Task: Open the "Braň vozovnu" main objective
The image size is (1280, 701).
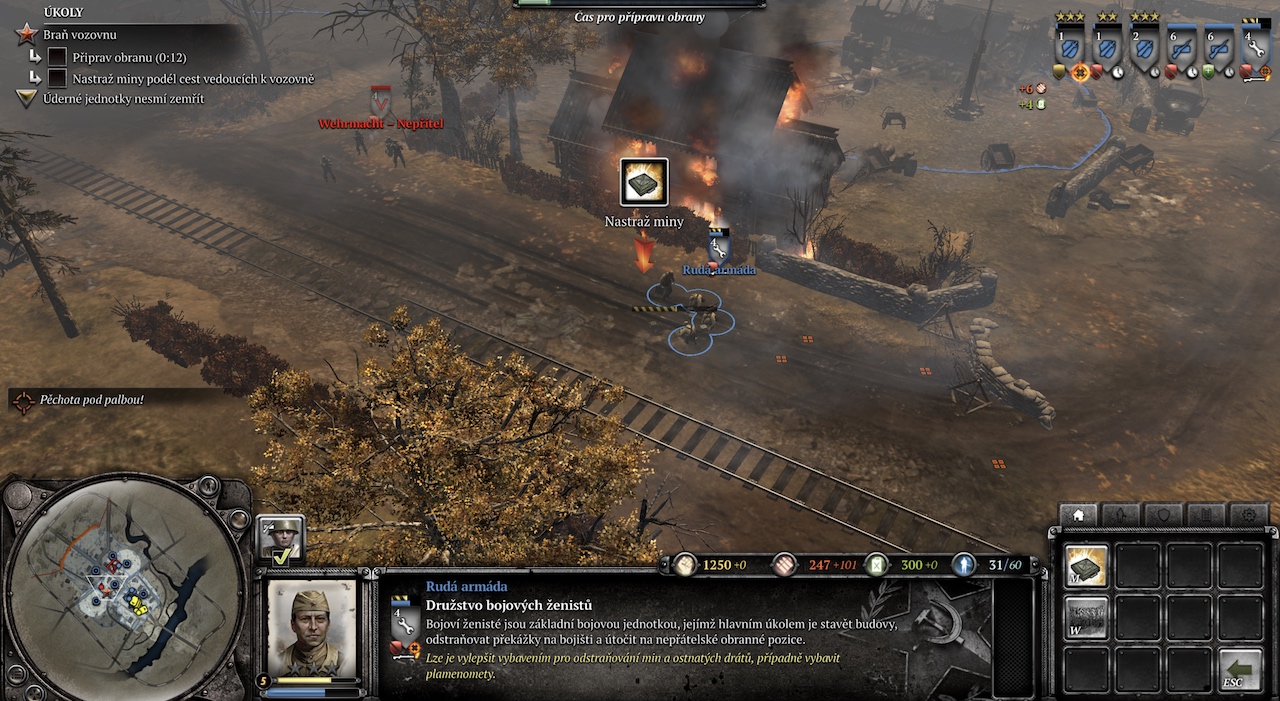Action: (x=80, y=35)
